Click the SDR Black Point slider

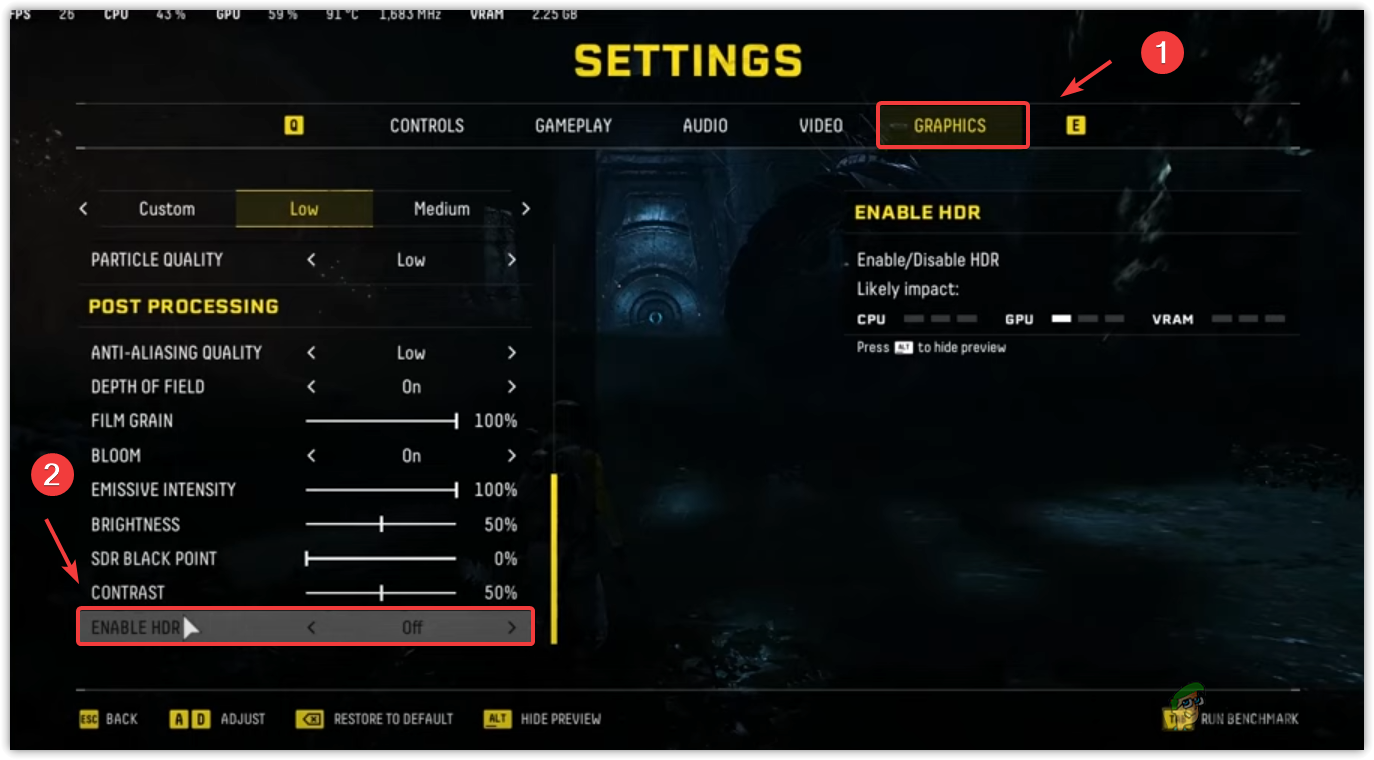click(x=381, y=559)
